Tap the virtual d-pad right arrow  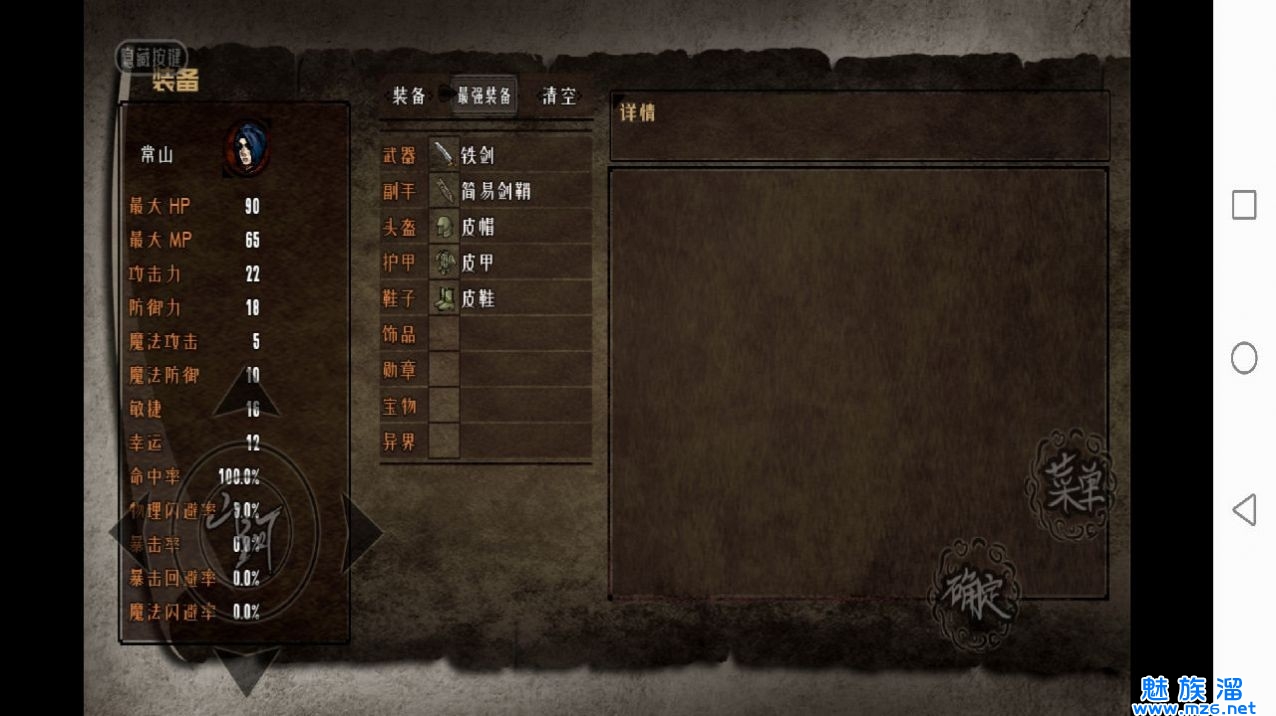pos(361,533)
